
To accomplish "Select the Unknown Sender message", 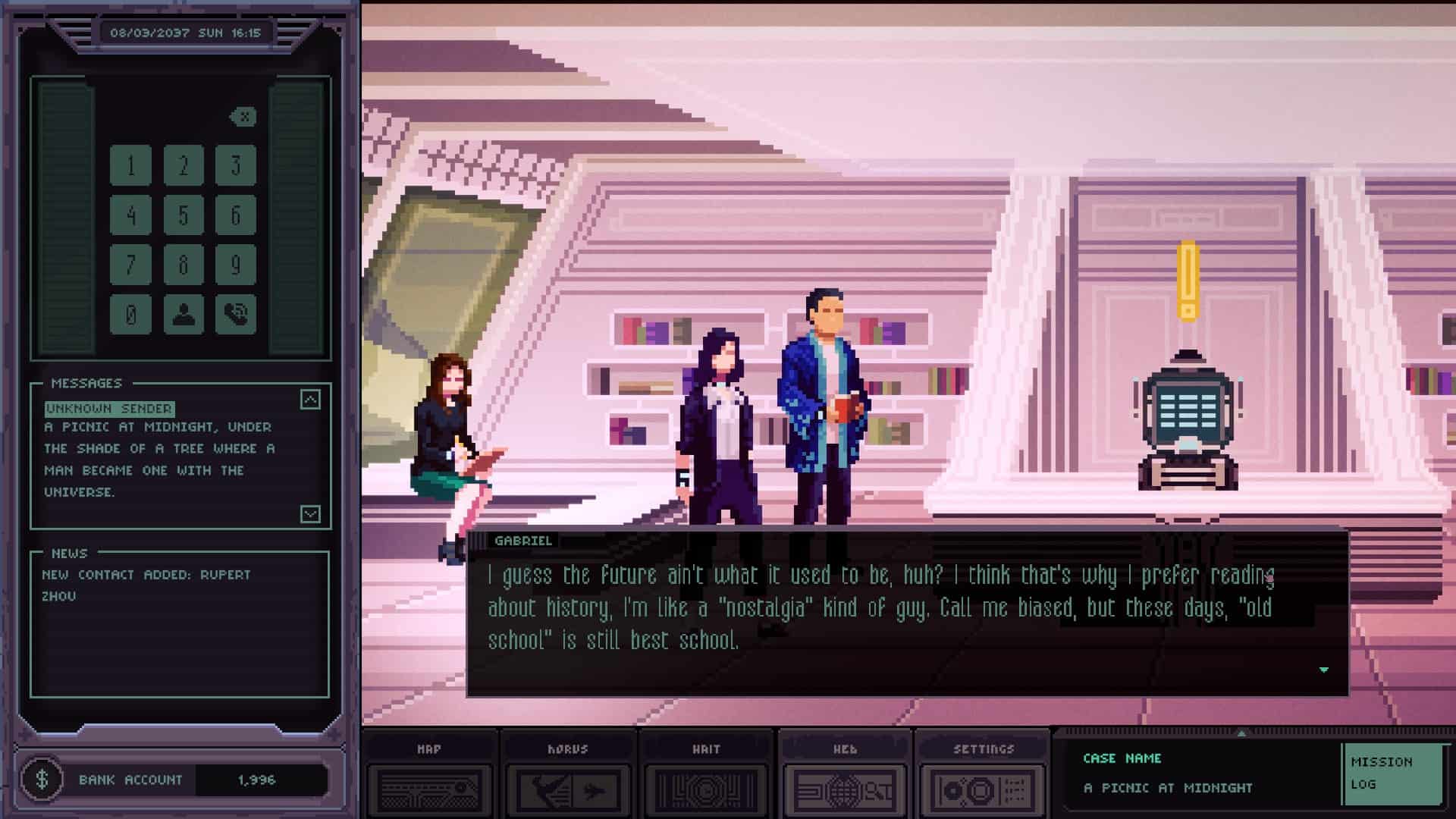I will tap(110, 409).
